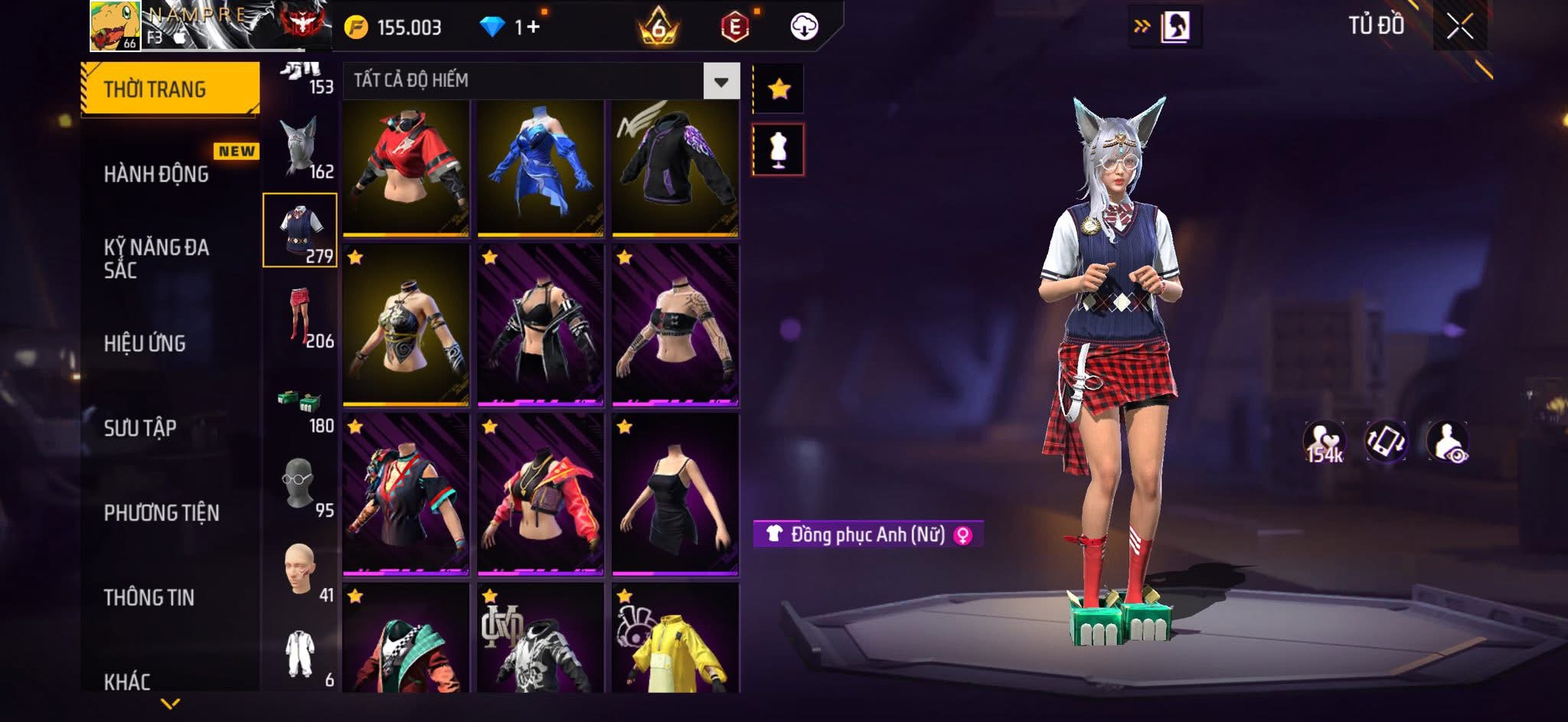Toggle the star favorites filter
This screenshot has height=722, width=1568.
[x=779, y=90]
